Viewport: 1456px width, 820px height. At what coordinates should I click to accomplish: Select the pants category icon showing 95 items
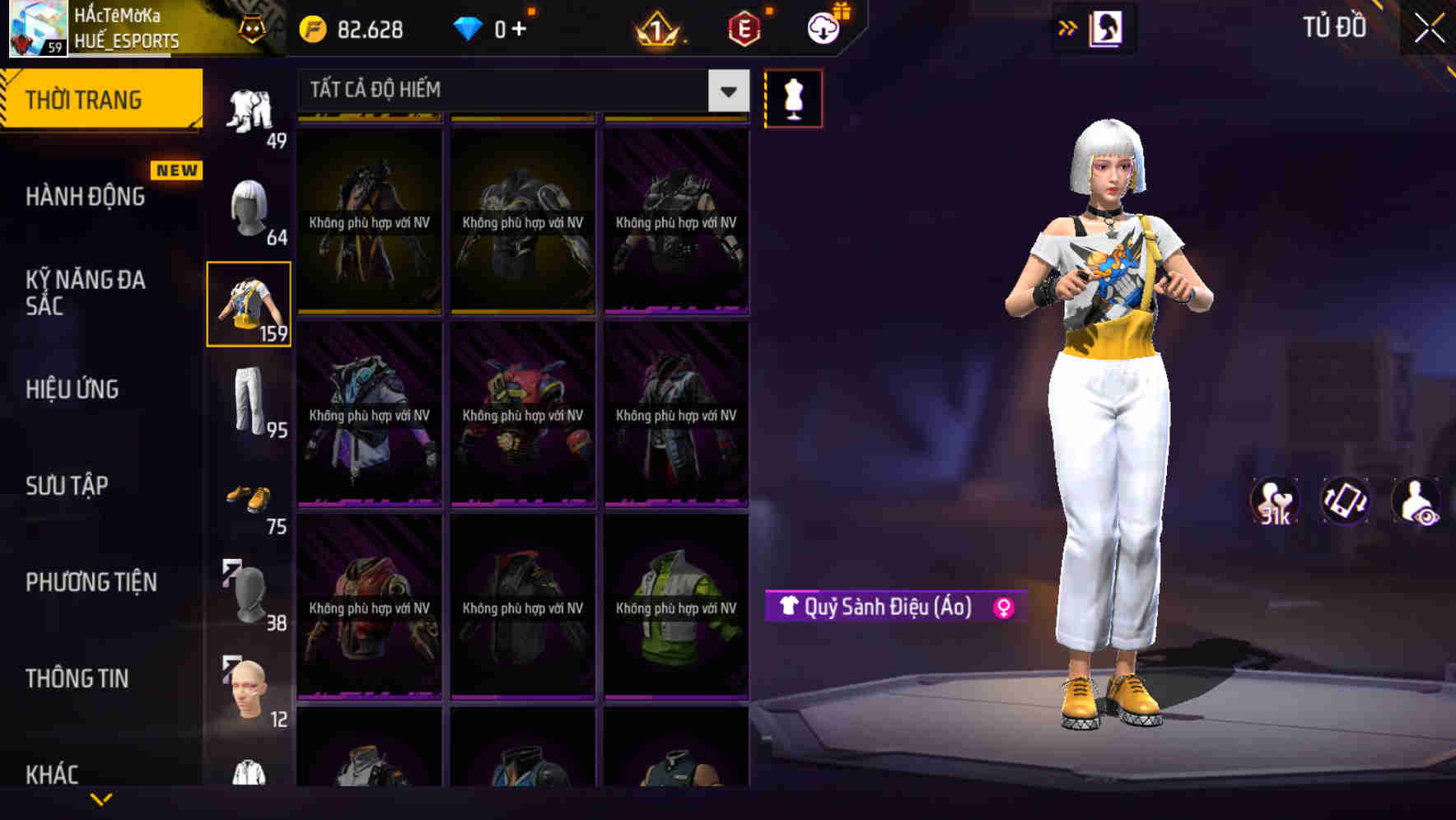pos(248,403)
